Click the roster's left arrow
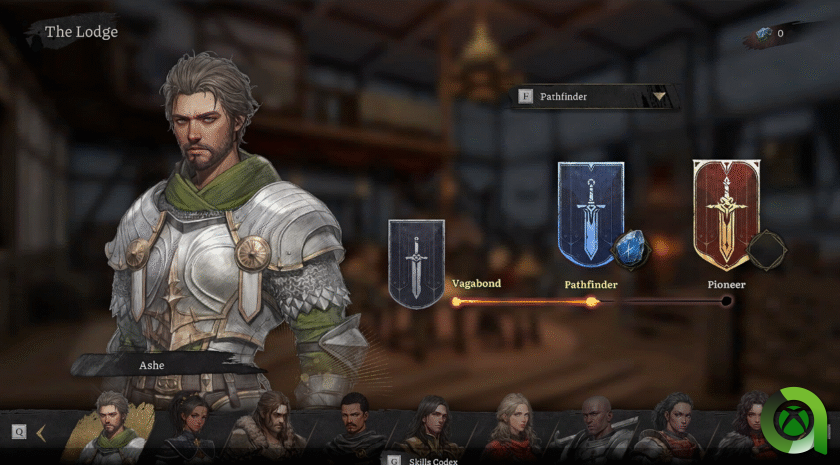The width and height of the screenshot is (840, 465). [42, 432]
